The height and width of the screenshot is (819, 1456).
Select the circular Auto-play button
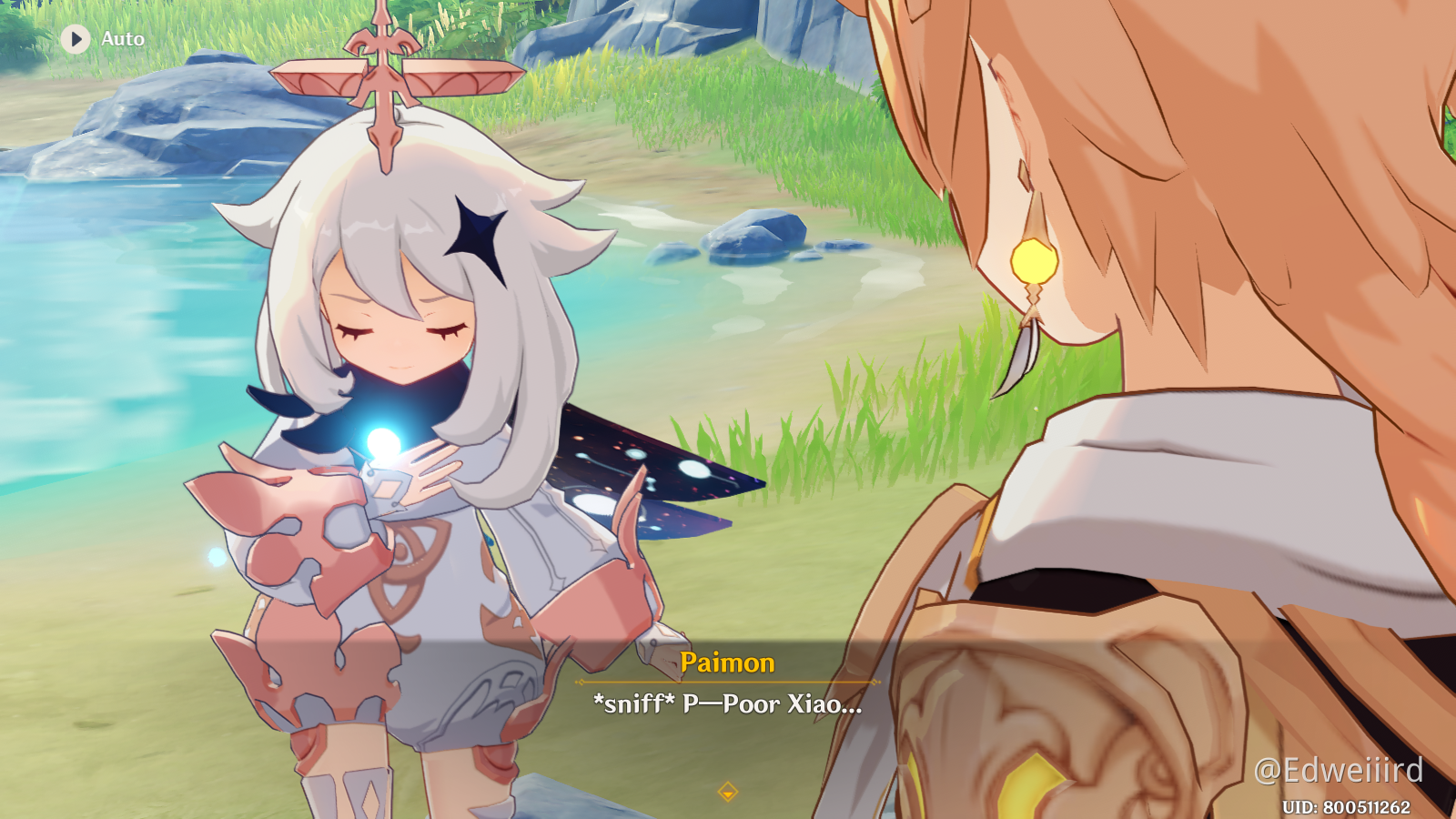tap(75, 39)
